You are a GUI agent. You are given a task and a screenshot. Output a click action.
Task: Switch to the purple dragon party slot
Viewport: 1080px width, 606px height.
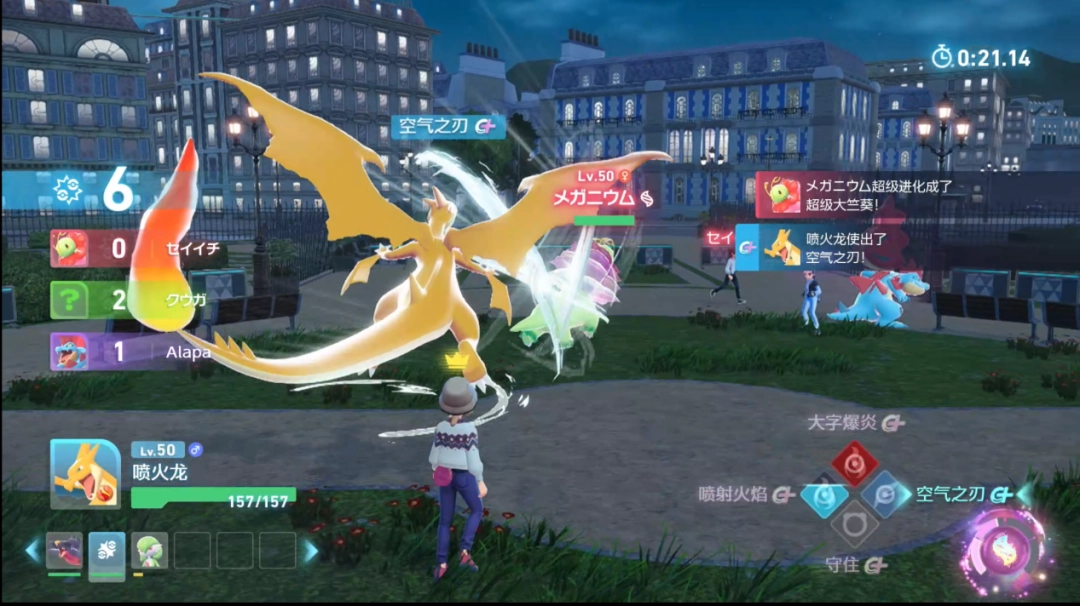tap(64, 551)
